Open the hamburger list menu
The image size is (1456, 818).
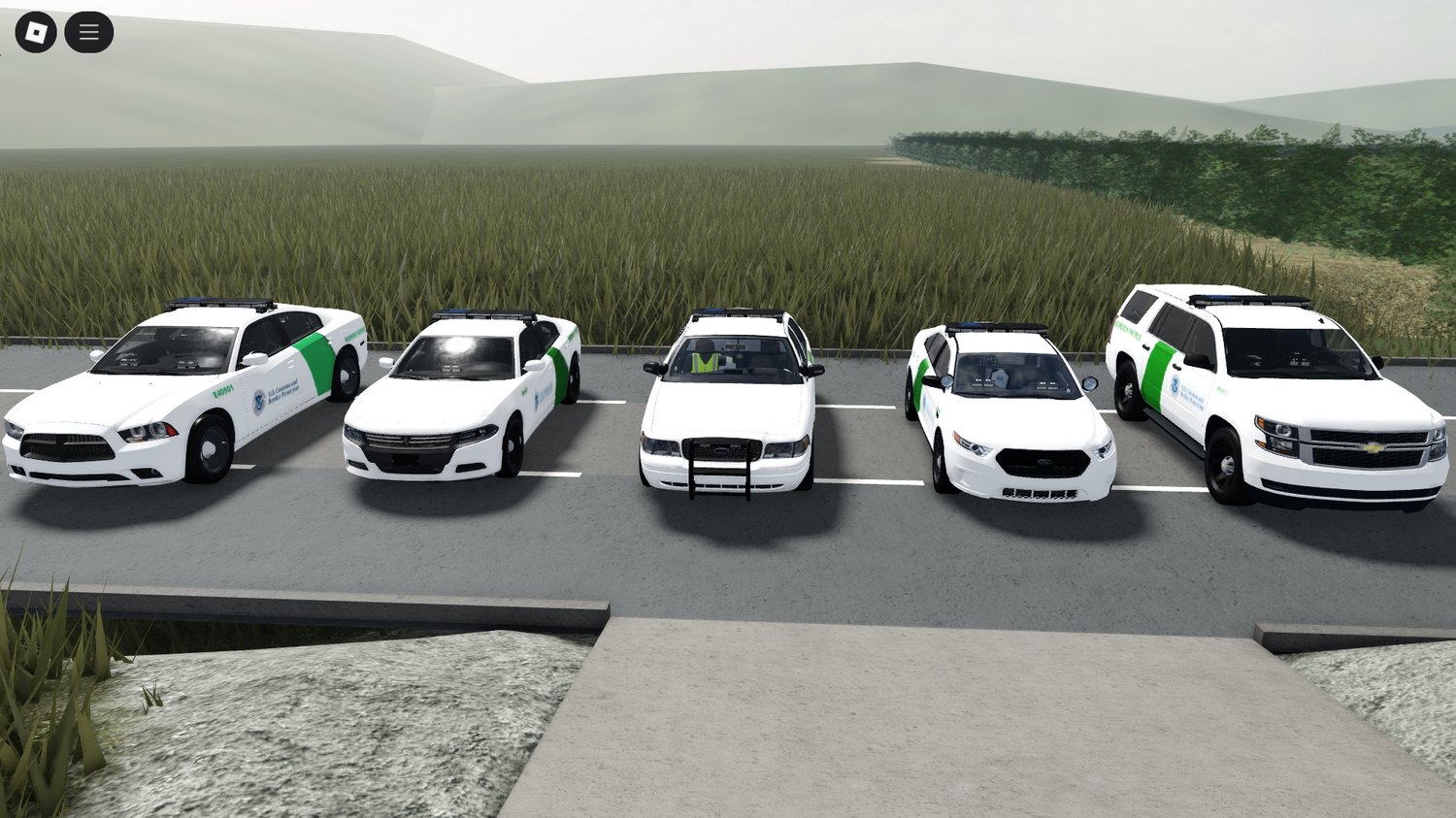click(x=89, y=33)
